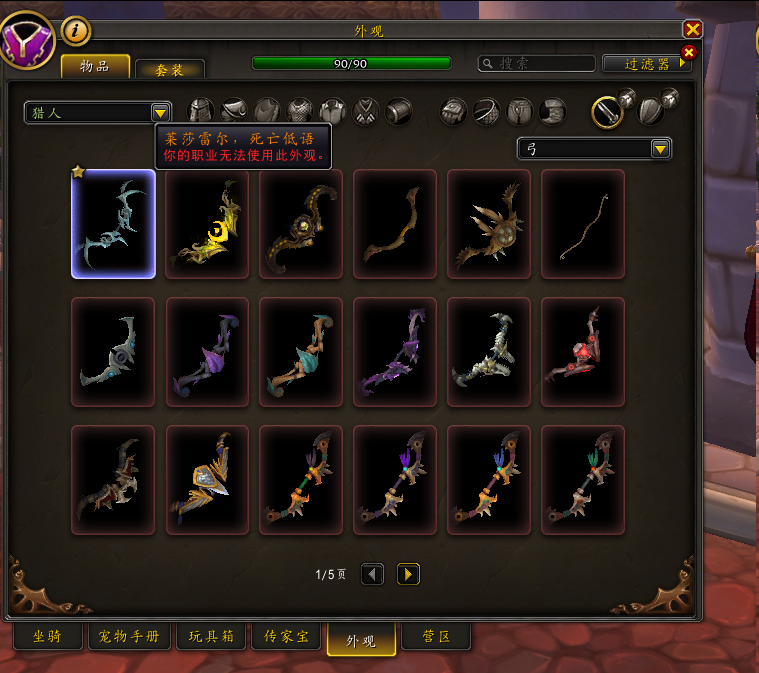Open the 过滤器 filter menu
The height and width of the screenshot is (673, 759).
[x=646, y=63]
